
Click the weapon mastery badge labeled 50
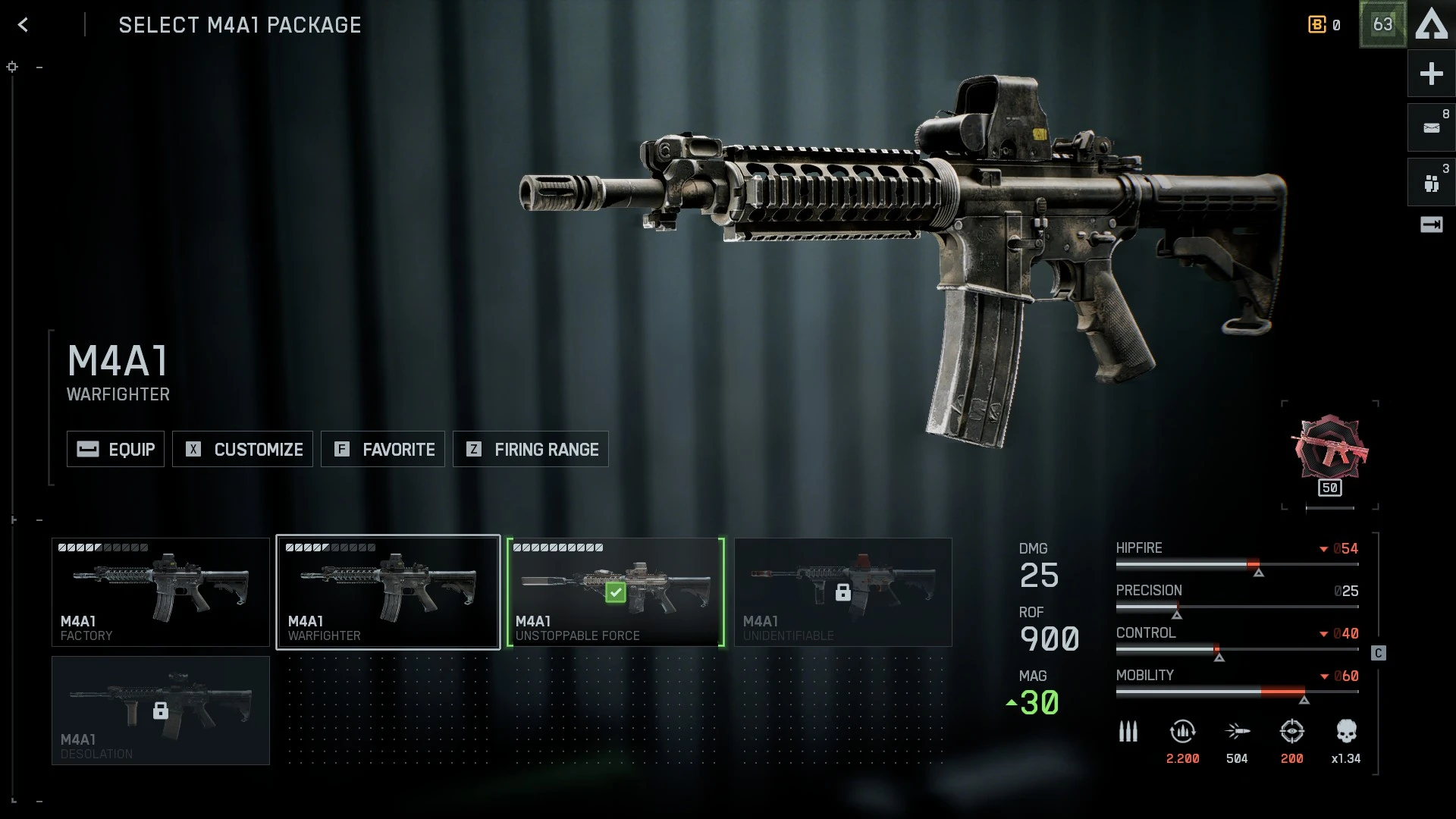click(1330, 455)
